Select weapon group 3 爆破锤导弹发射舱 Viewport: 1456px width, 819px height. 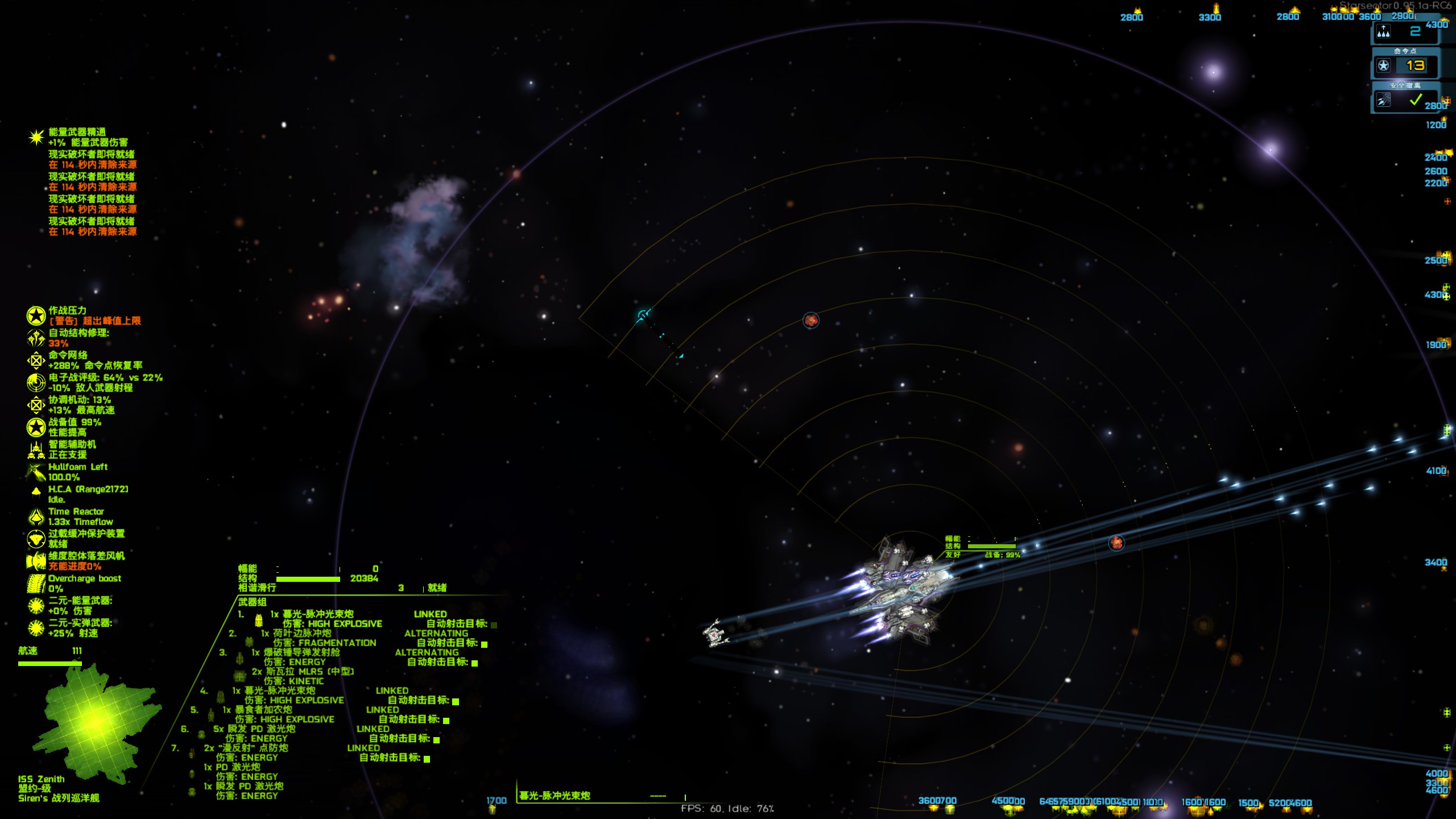click(295, 652)
